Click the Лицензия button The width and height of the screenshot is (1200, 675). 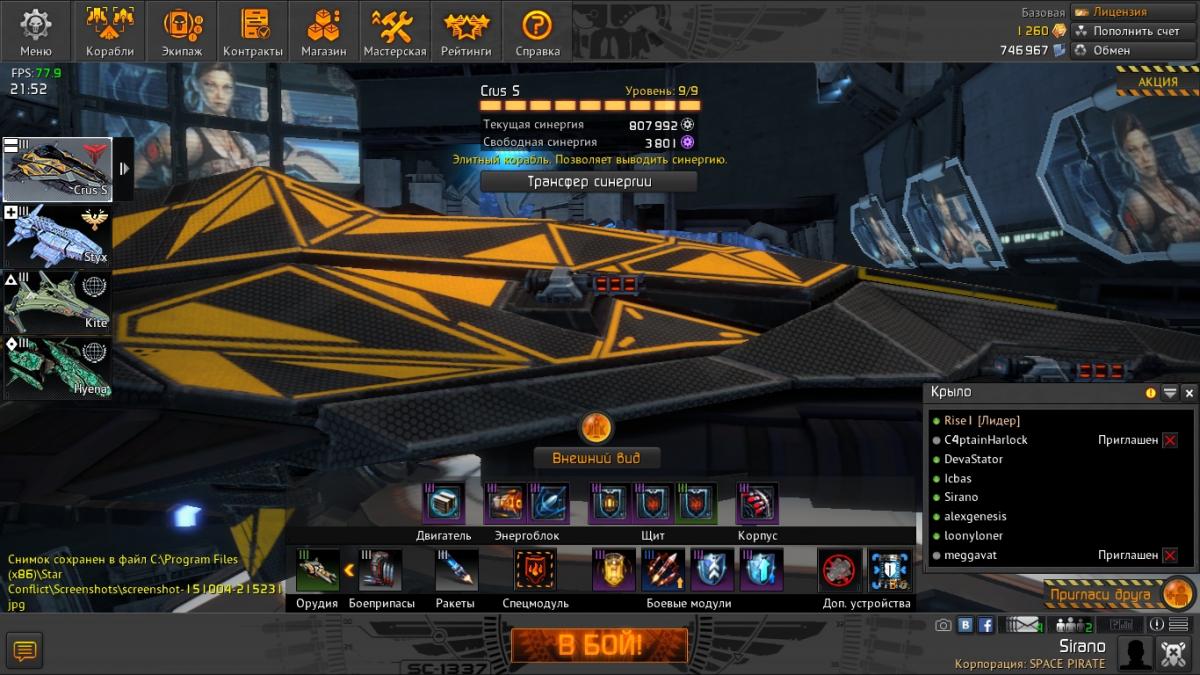1133,12
